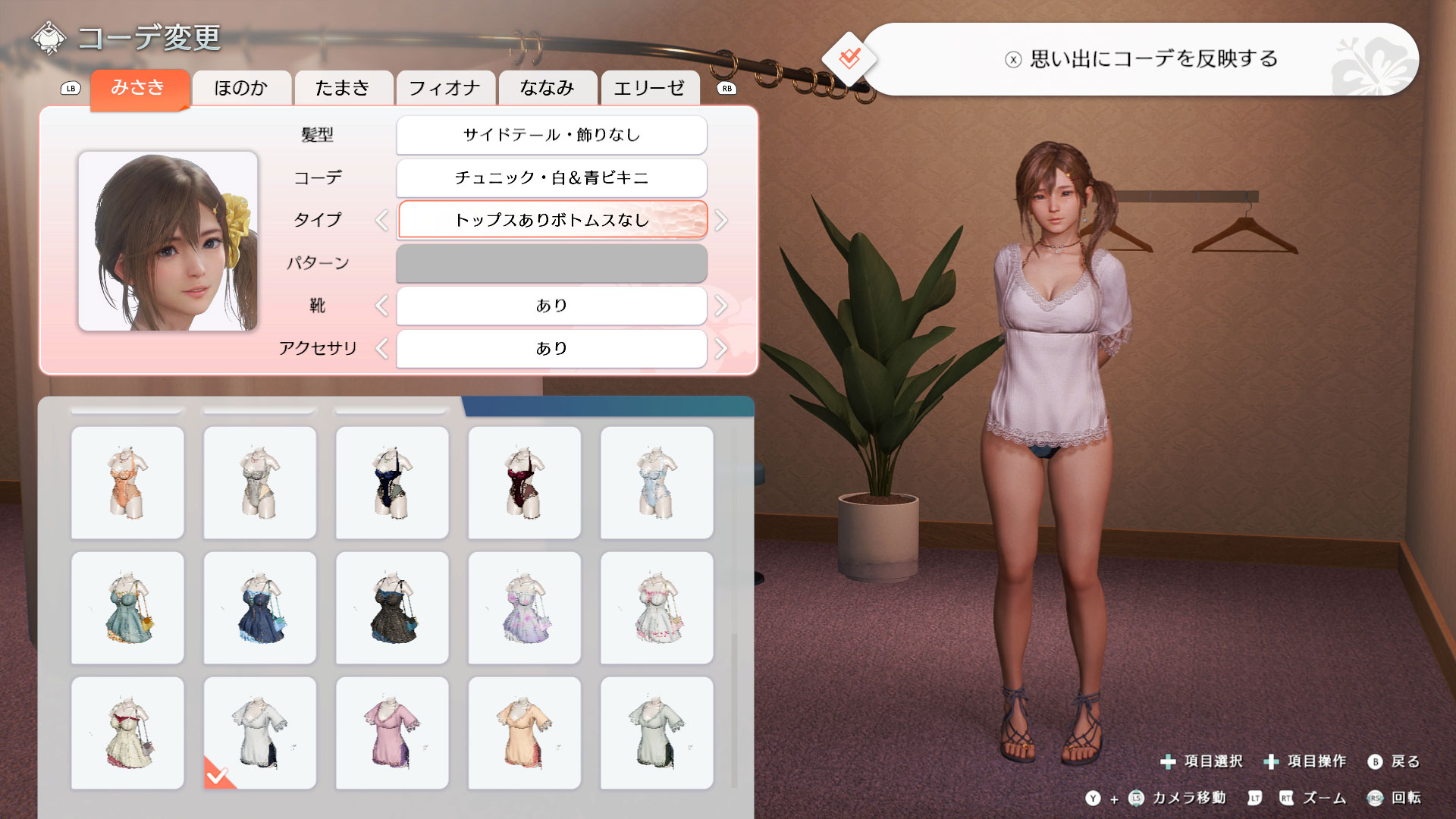This screenshot has width=1456, height=819.
Task: Select the たまき character tab
Action: pos(343,88)
